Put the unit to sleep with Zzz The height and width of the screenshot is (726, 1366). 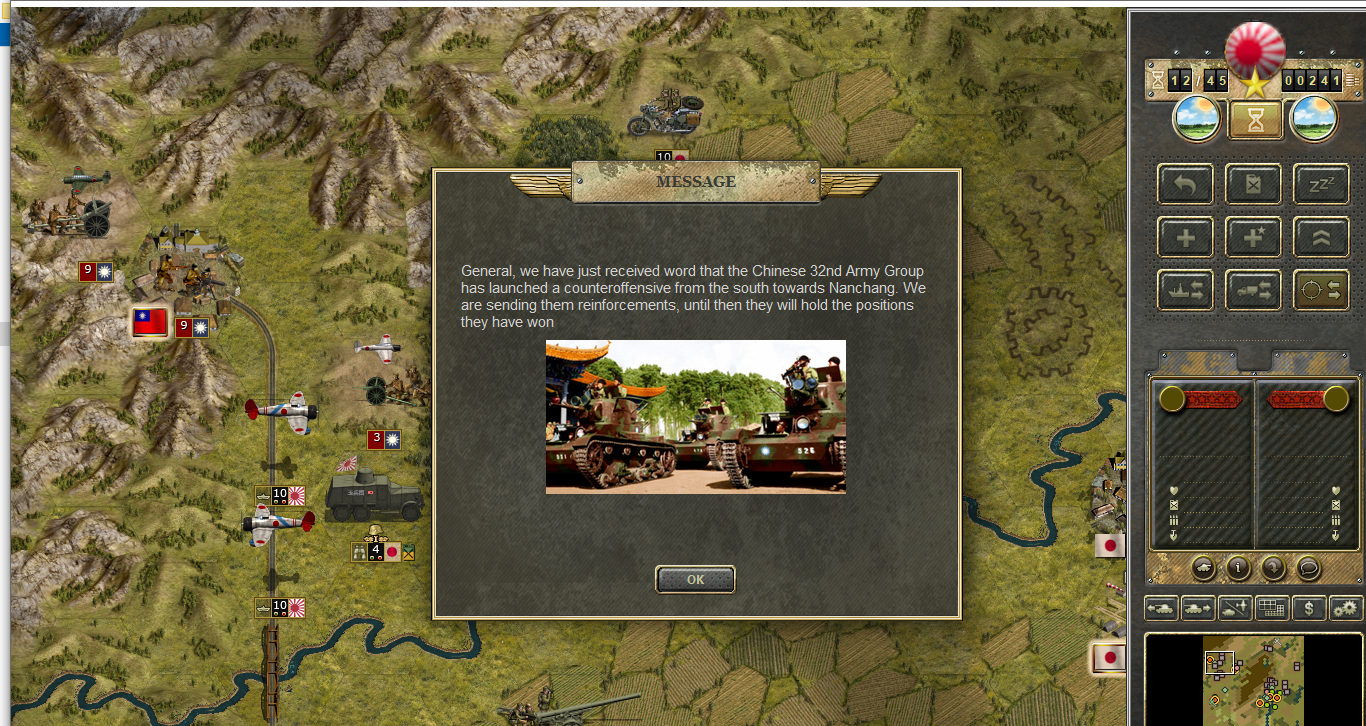1321,185
